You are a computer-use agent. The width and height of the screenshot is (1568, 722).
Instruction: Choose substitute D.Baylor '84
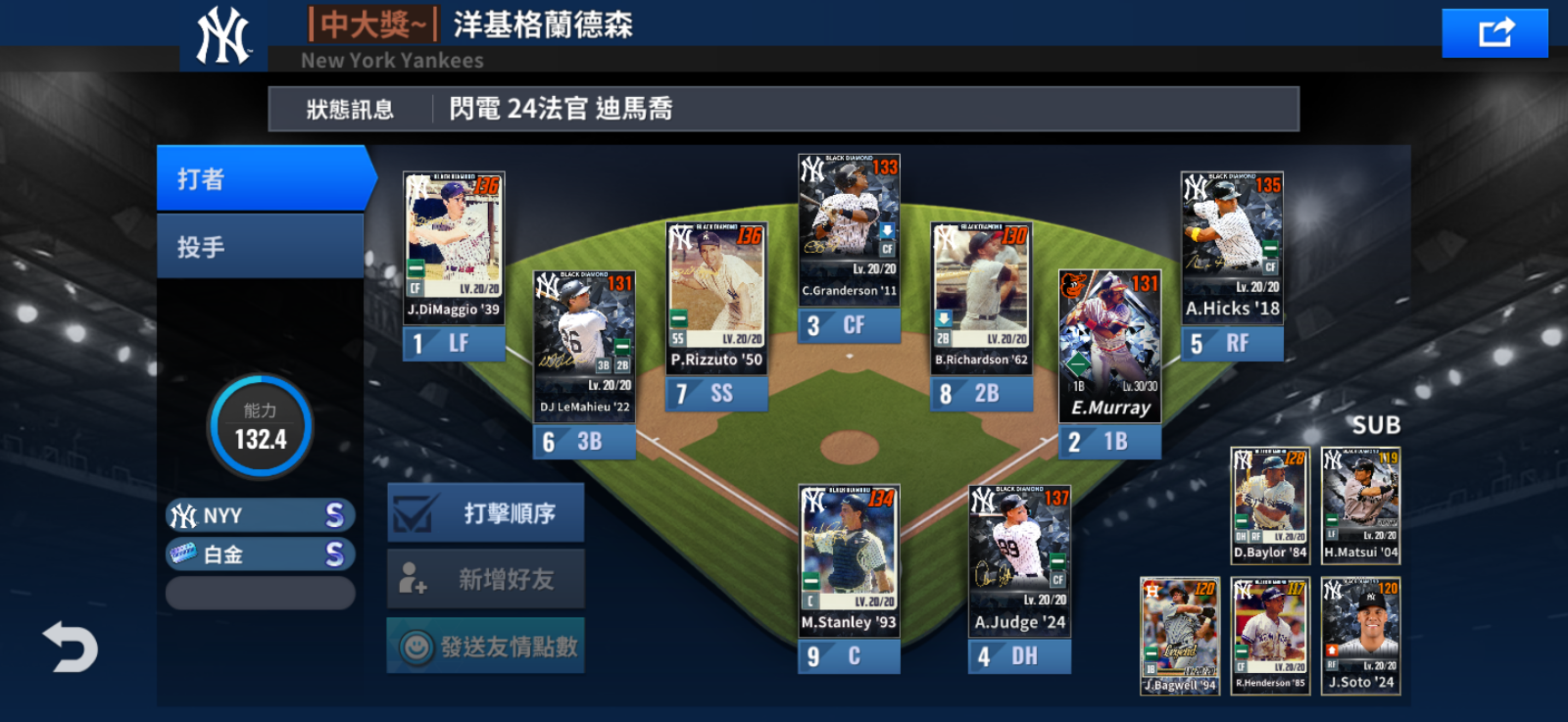[x=1269, y=505]
